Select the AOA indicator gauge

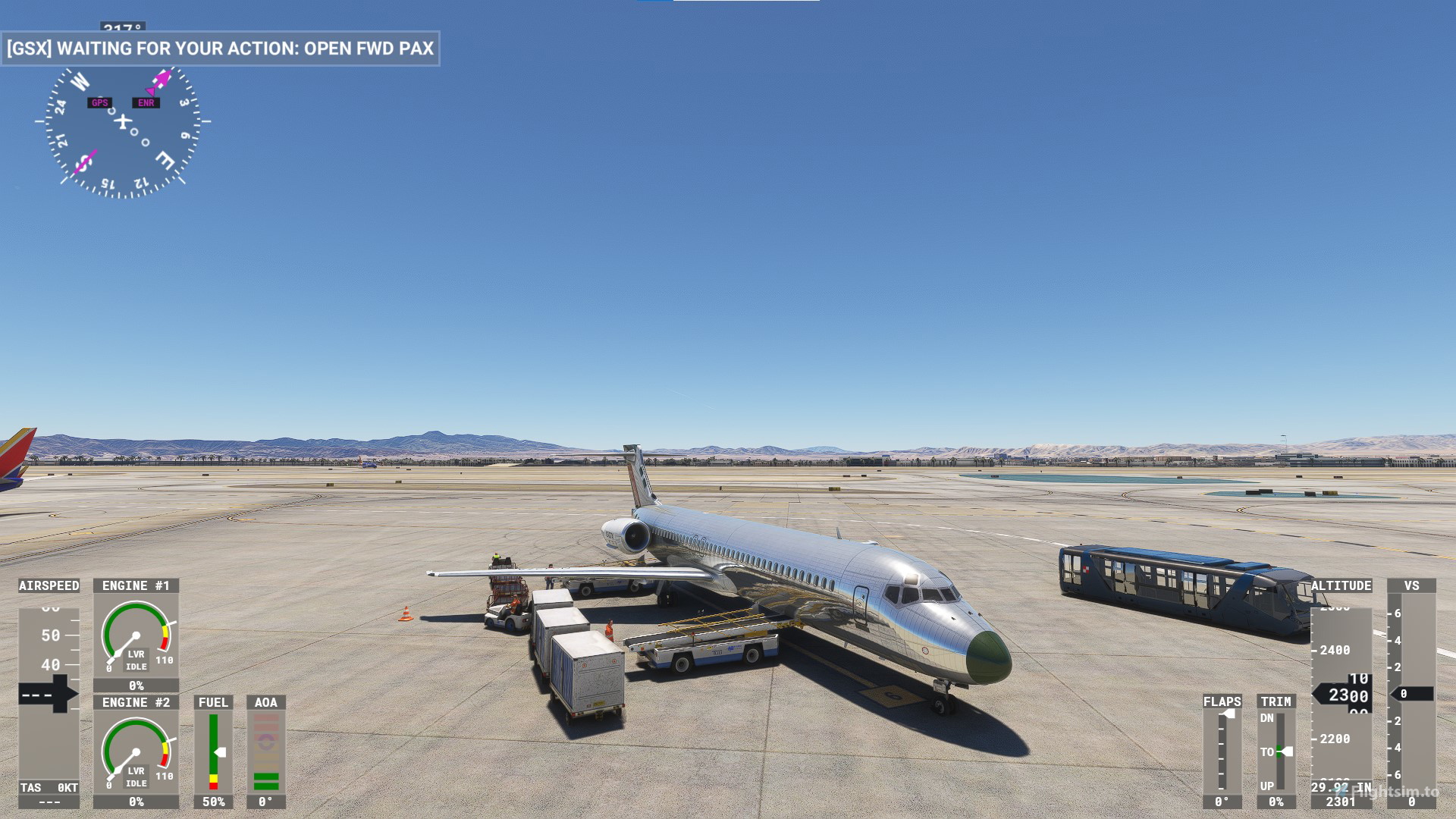click(265, 751)
